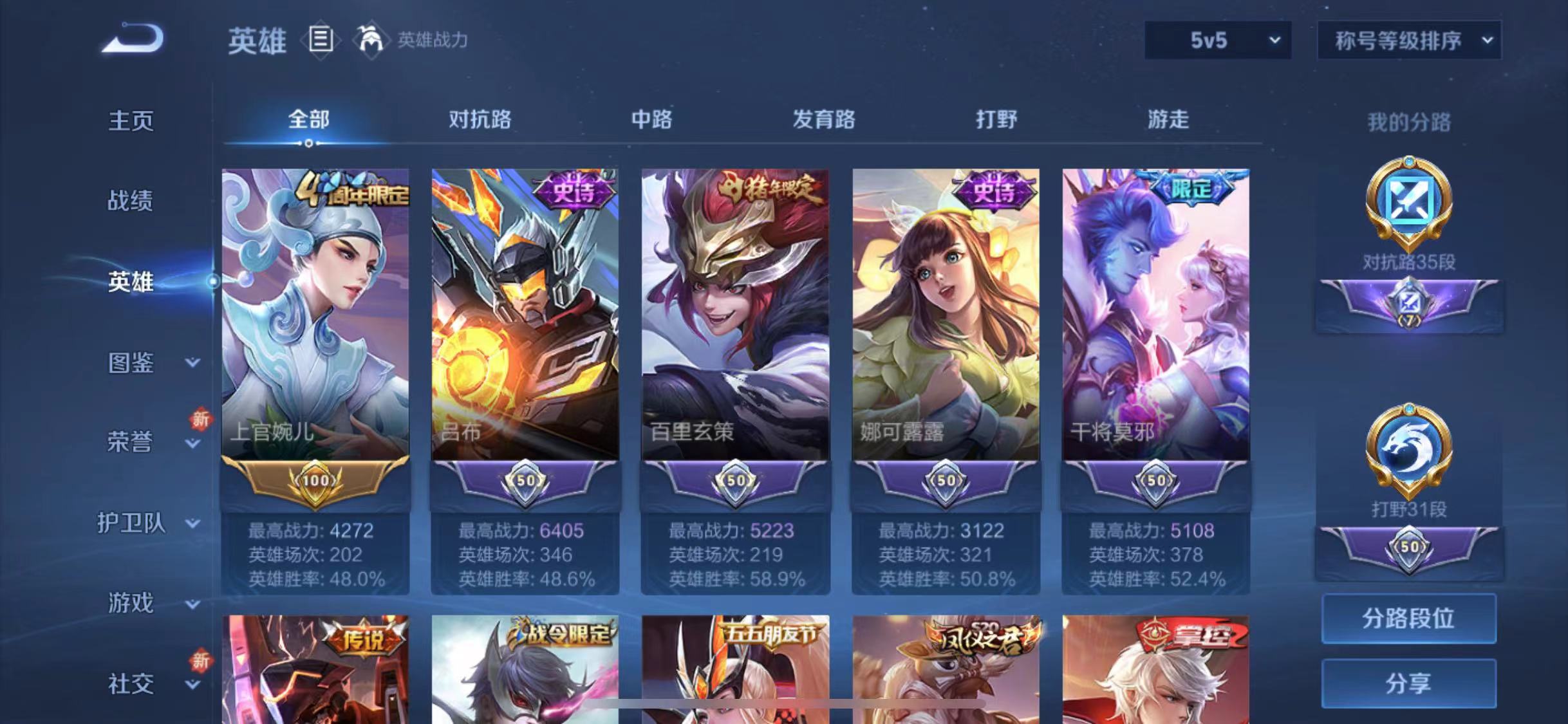Click the red 新 badge next to 荣誉

pyautogui.click(x=200, y=418)
